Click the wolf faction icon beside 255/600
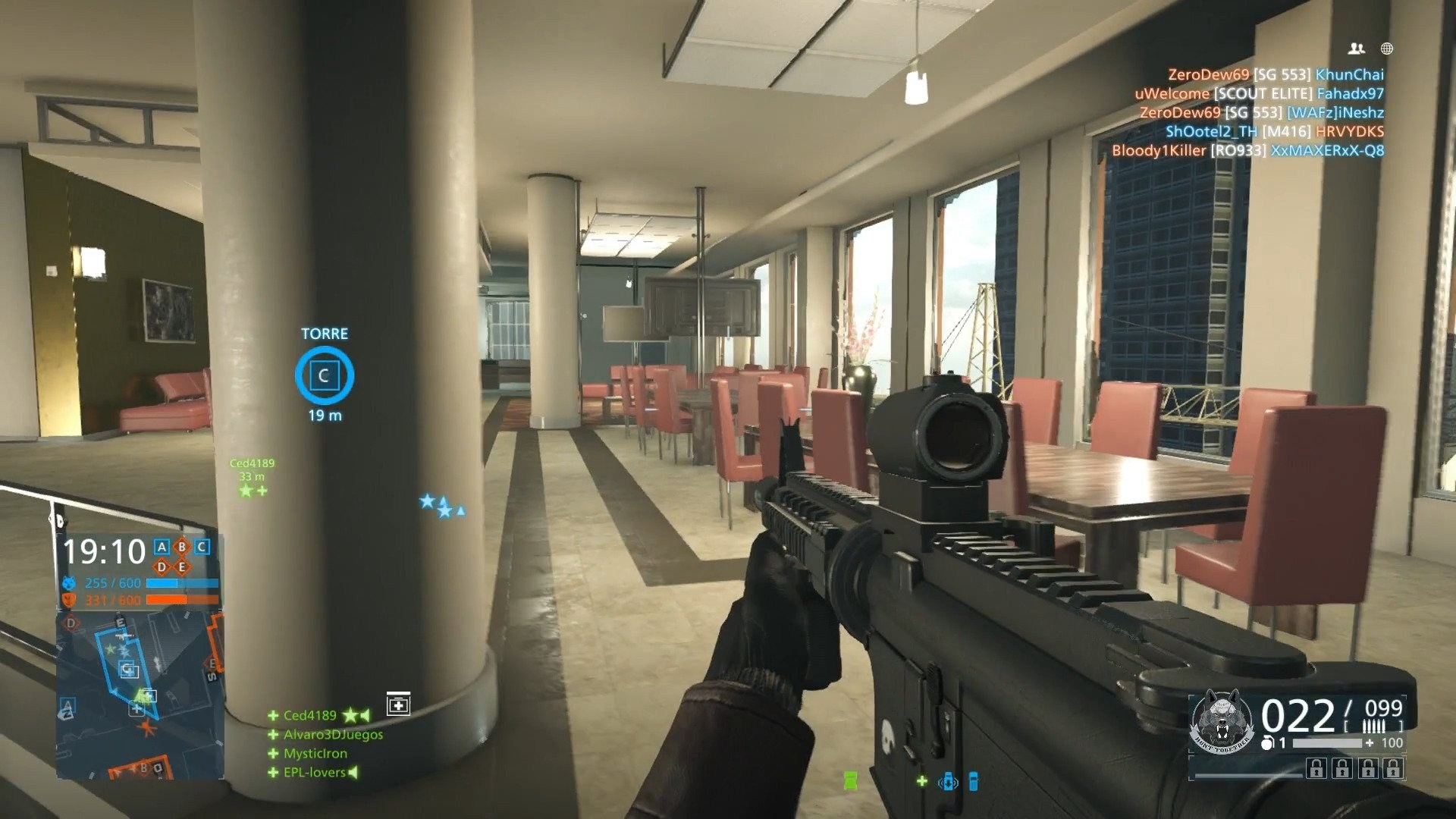This screenshot has width=1456, height=819. click(x=69, y=582)
